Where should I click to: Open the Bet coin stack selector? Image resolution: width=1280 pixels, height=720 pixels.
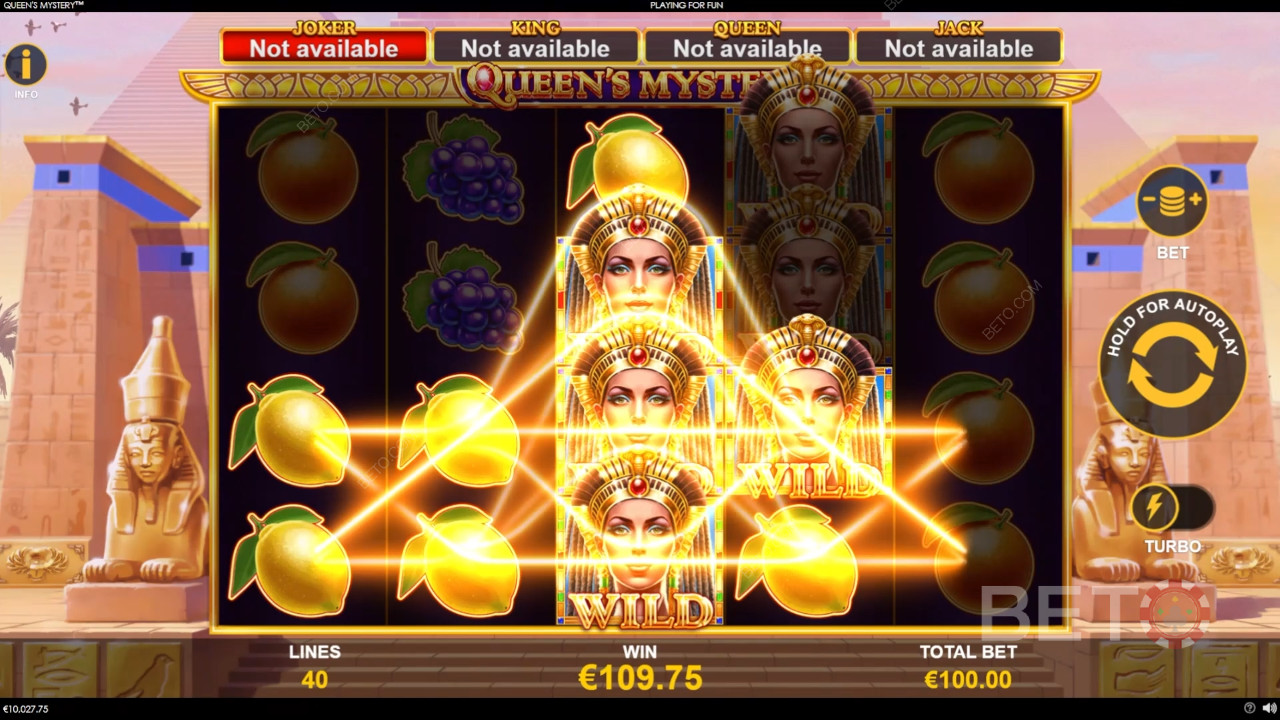pos(1172,202)
